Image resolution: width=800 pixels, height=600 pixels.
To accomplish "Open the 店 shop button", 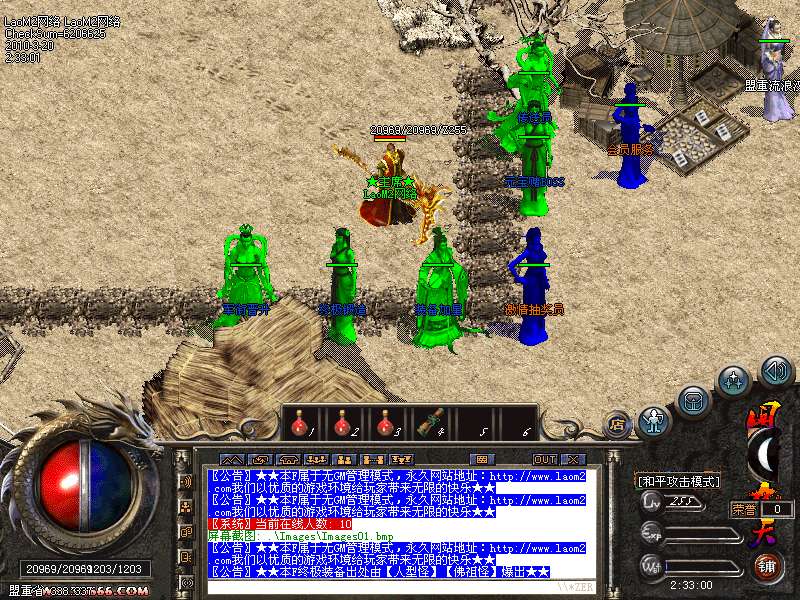I will pyautogui.click(x=617, y=423).
